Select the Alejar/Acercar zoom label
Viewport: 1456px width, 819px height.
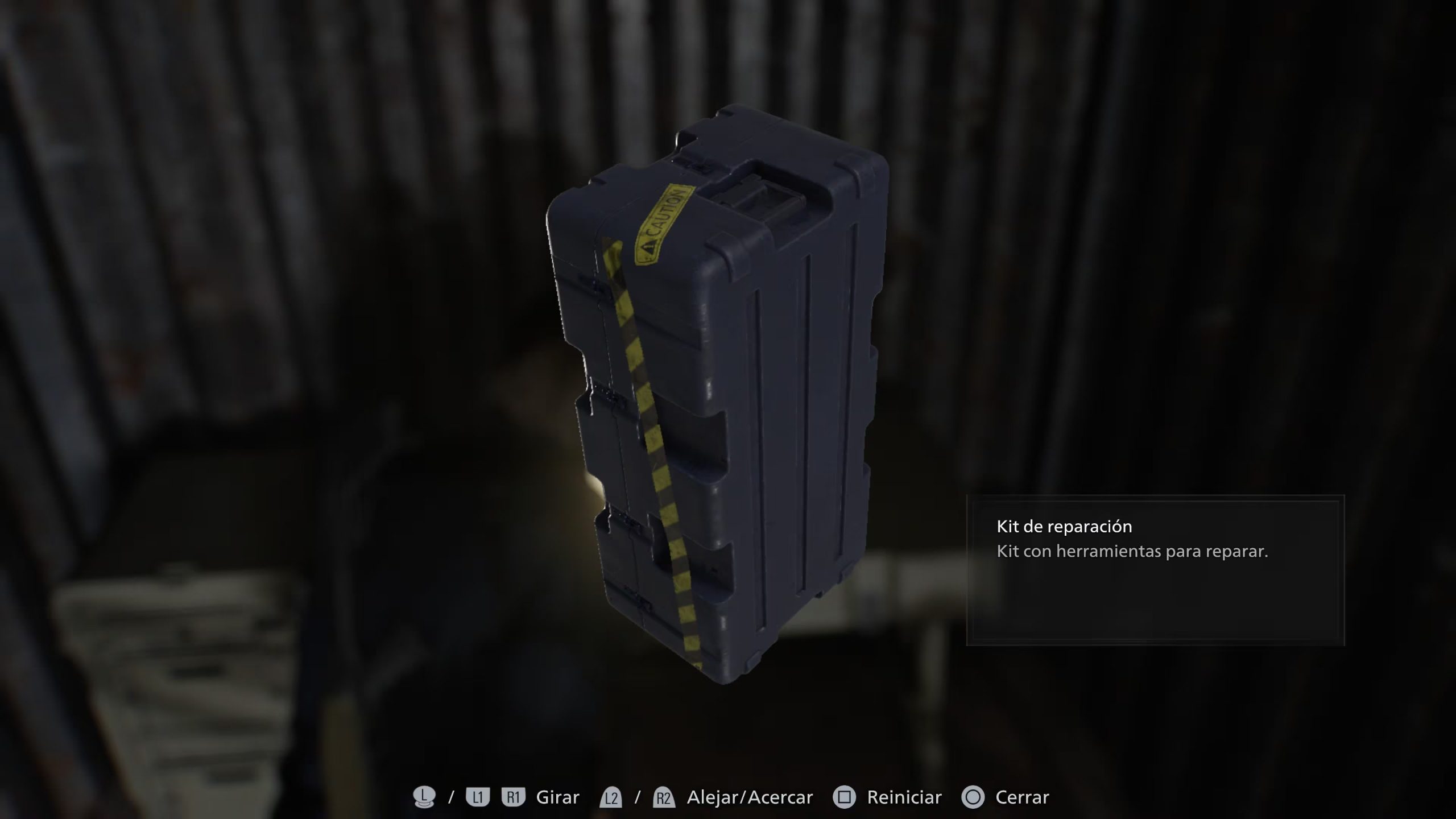(x=750, y=797)
